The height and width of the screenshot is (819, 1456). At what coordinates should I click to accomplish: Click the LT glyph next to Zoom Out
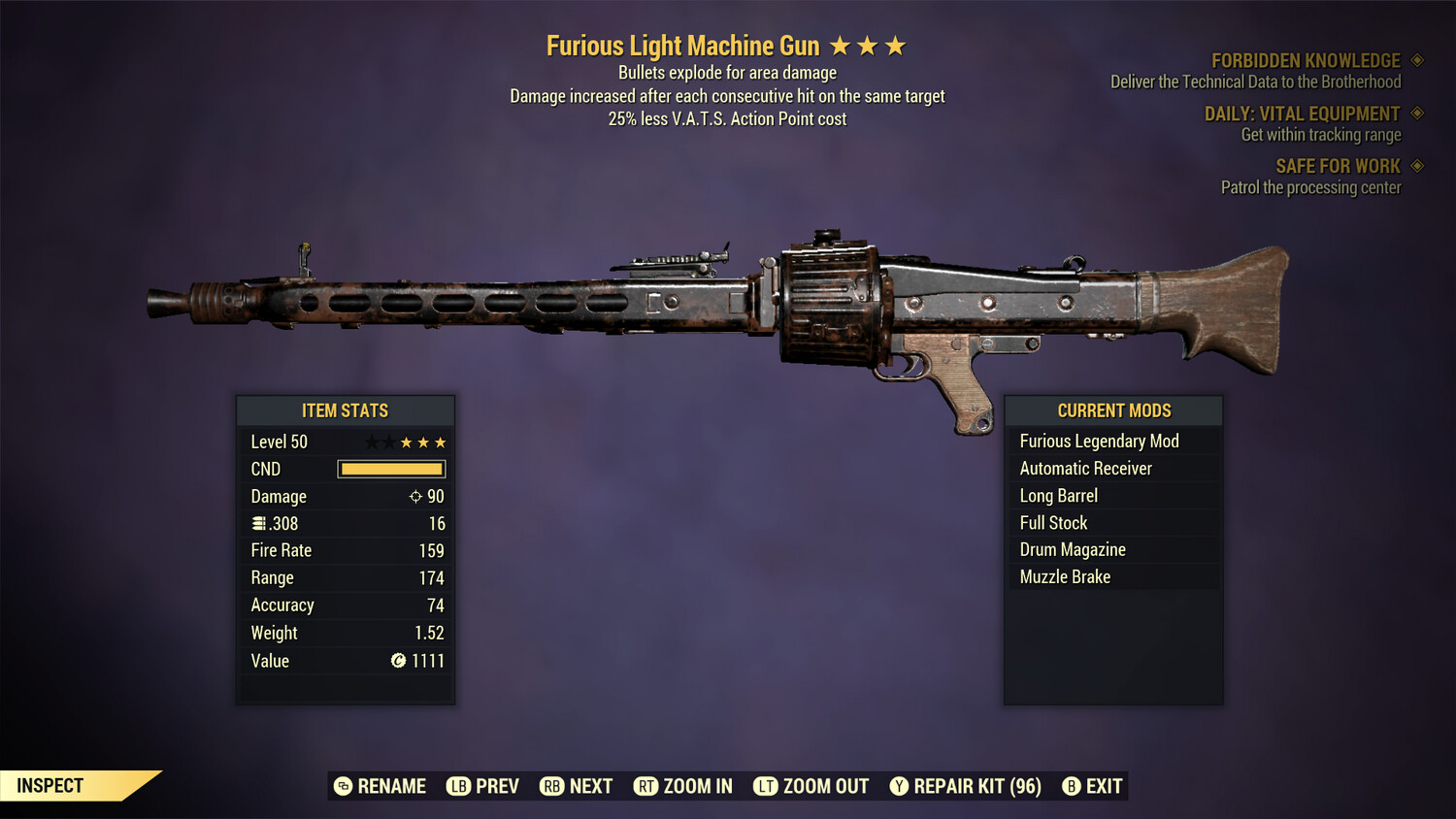[x=766, y=786]
